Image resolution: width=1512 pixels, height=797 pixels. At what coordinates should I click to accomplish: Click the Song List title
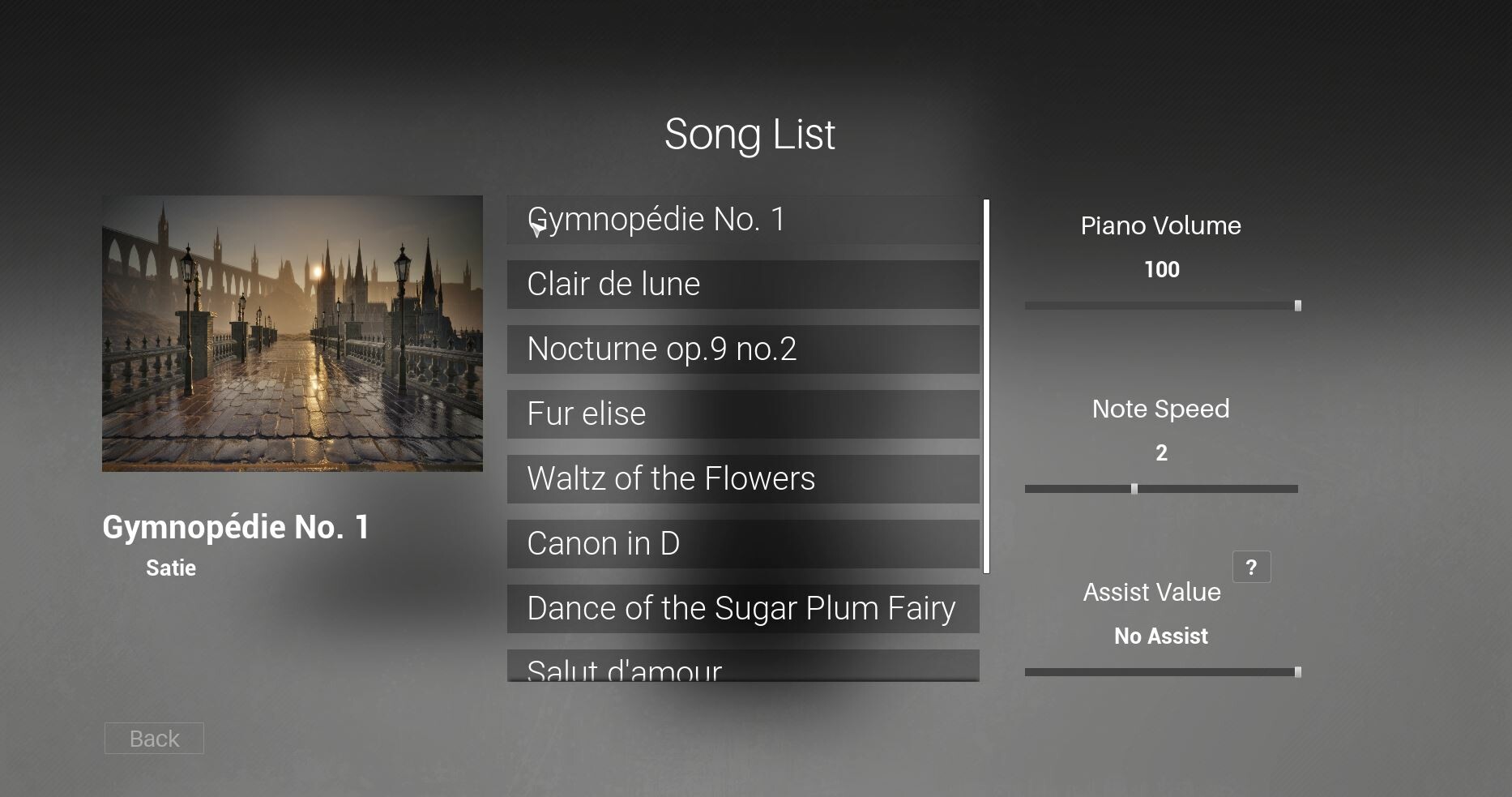click(x=750, y=133)
